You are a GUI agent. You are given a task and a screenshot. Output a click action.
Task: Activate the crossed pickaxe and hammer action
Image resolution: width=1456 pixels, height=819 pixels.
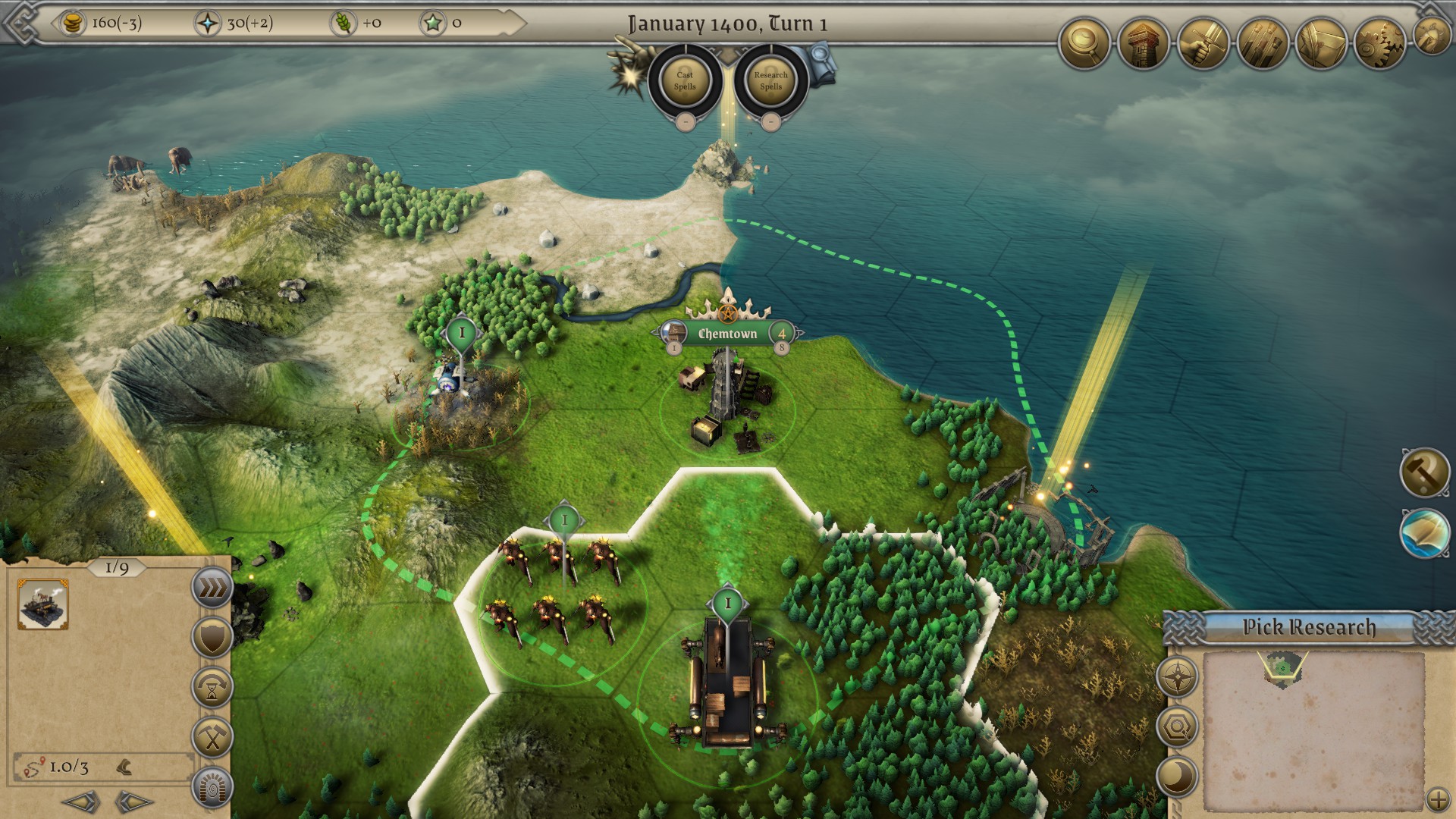[212, 737]
